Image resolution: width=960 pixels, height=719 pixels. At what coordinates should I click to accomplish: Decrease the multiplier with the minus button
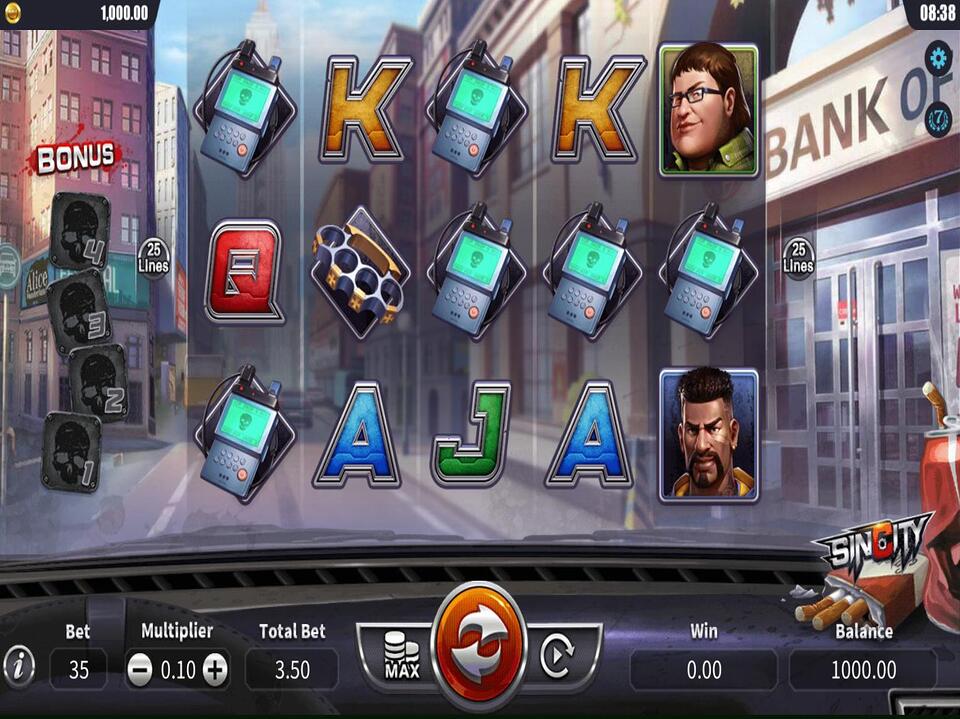pyautogui.click(x=141, y=670)
